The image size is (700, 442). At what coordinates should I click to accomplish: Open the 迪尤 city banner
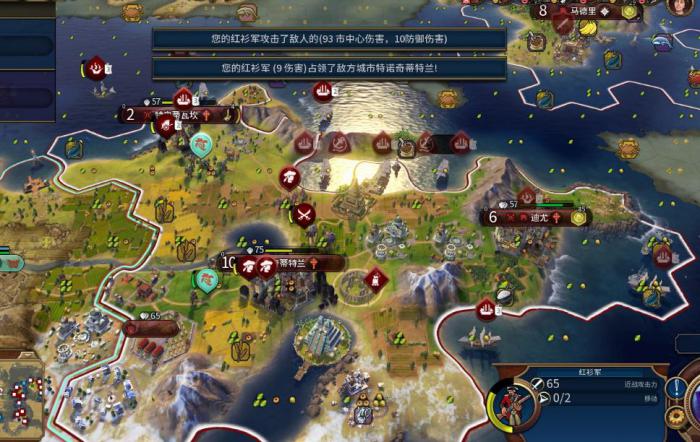coord(538,217)
